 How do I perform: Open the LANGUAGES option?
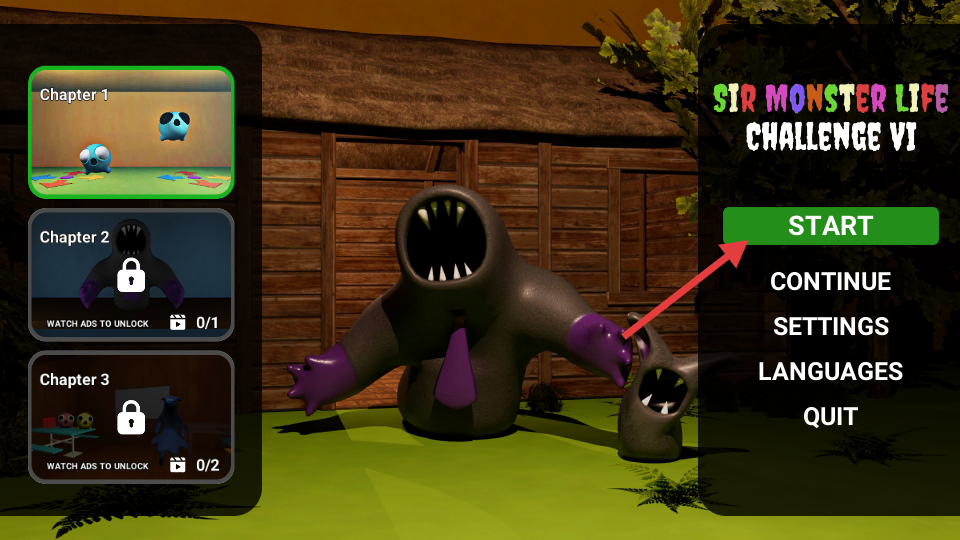coord(830,372)
